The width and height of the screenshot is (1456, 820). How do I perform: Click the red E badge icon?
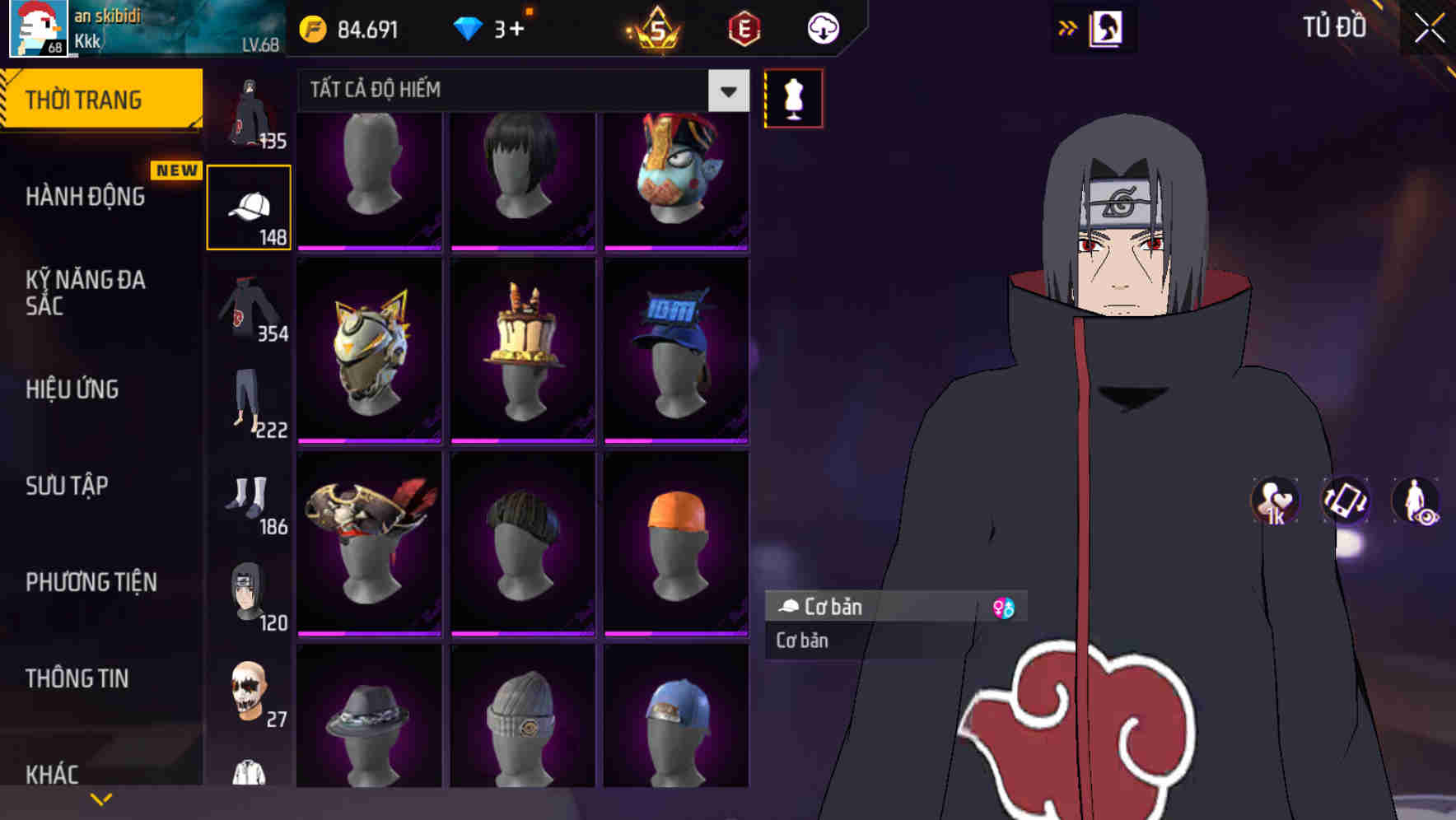[x=744, y=27]
